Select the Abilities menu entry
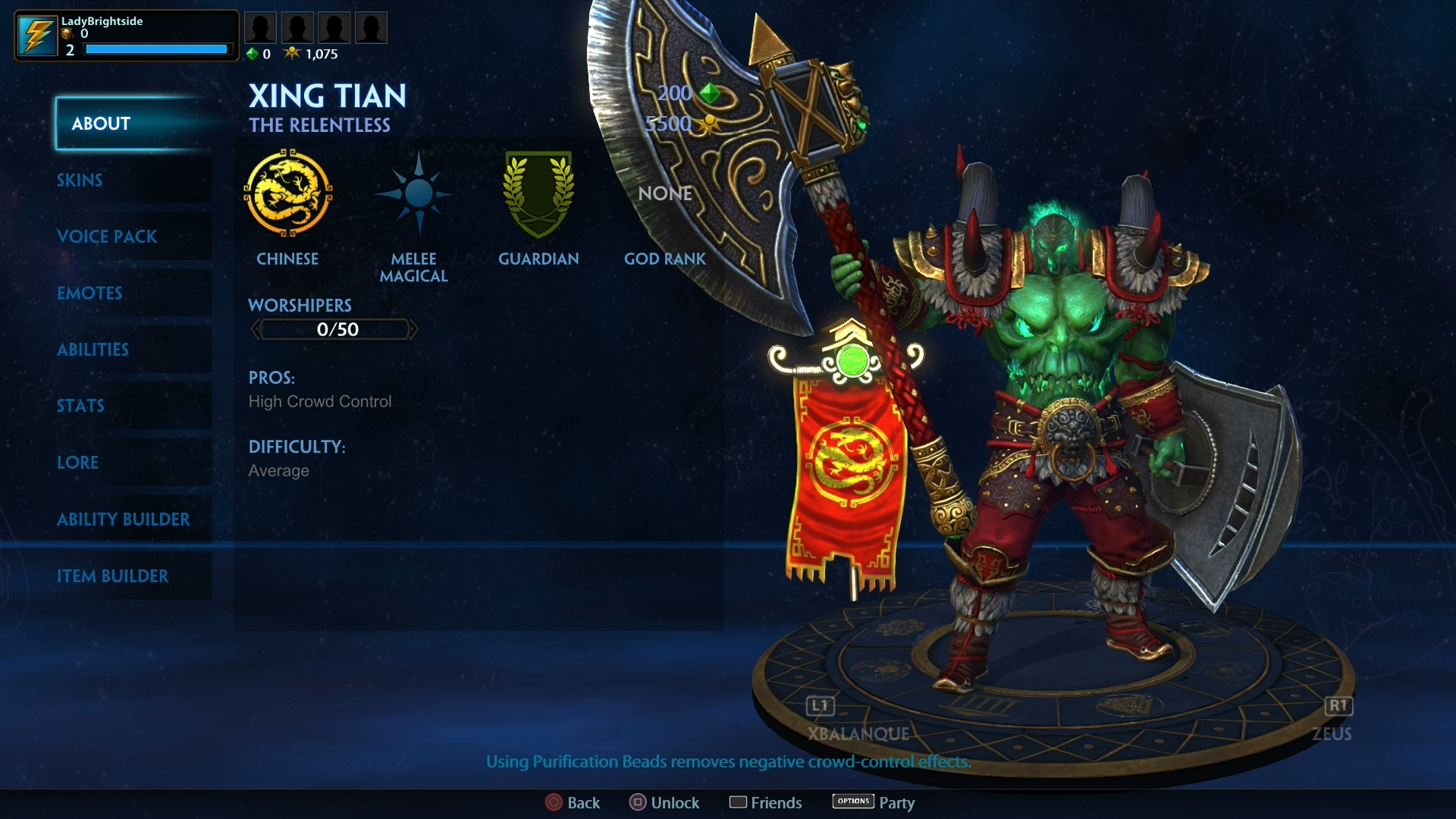1456x819 pixels. (x=93, y=350)
